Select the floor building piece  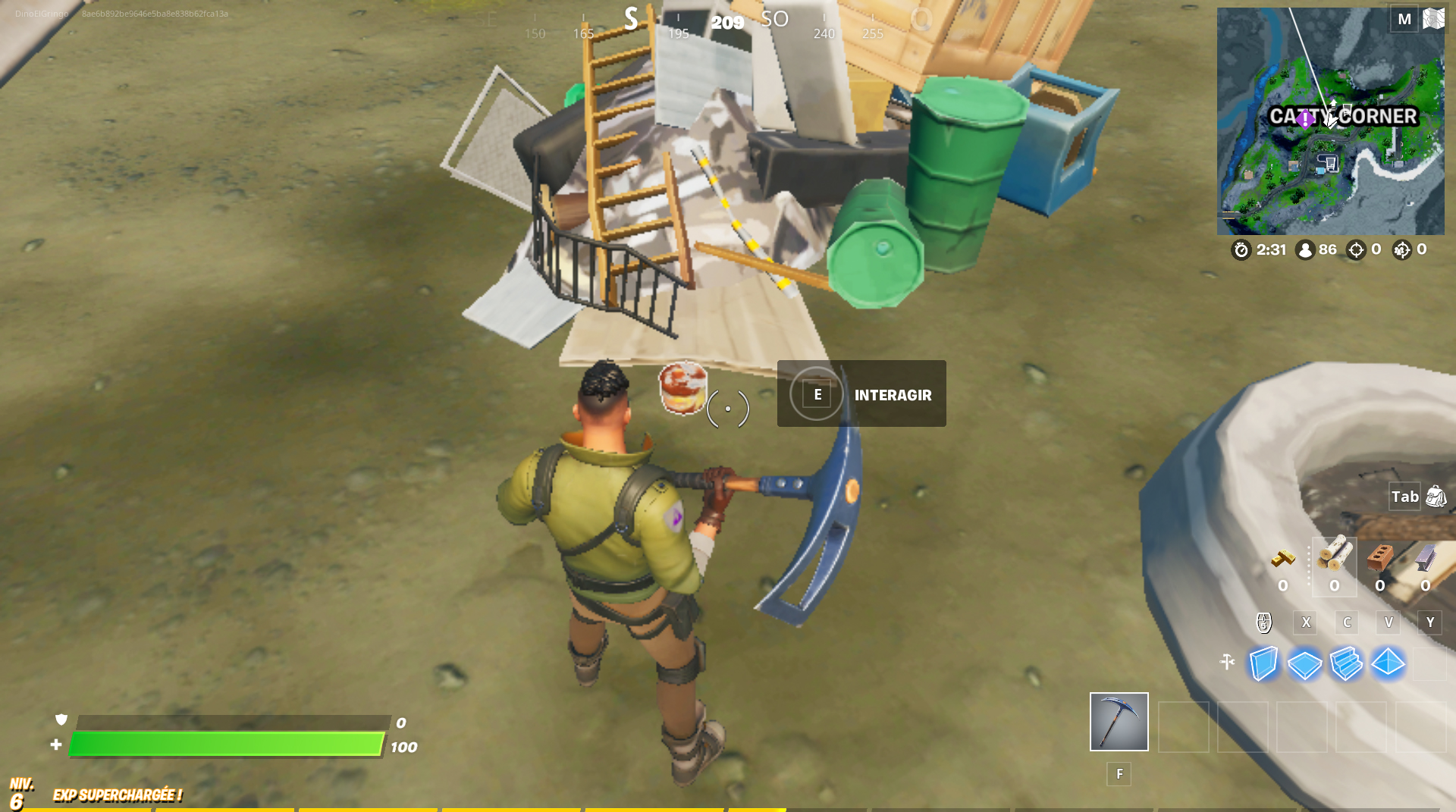(1304, 663)
